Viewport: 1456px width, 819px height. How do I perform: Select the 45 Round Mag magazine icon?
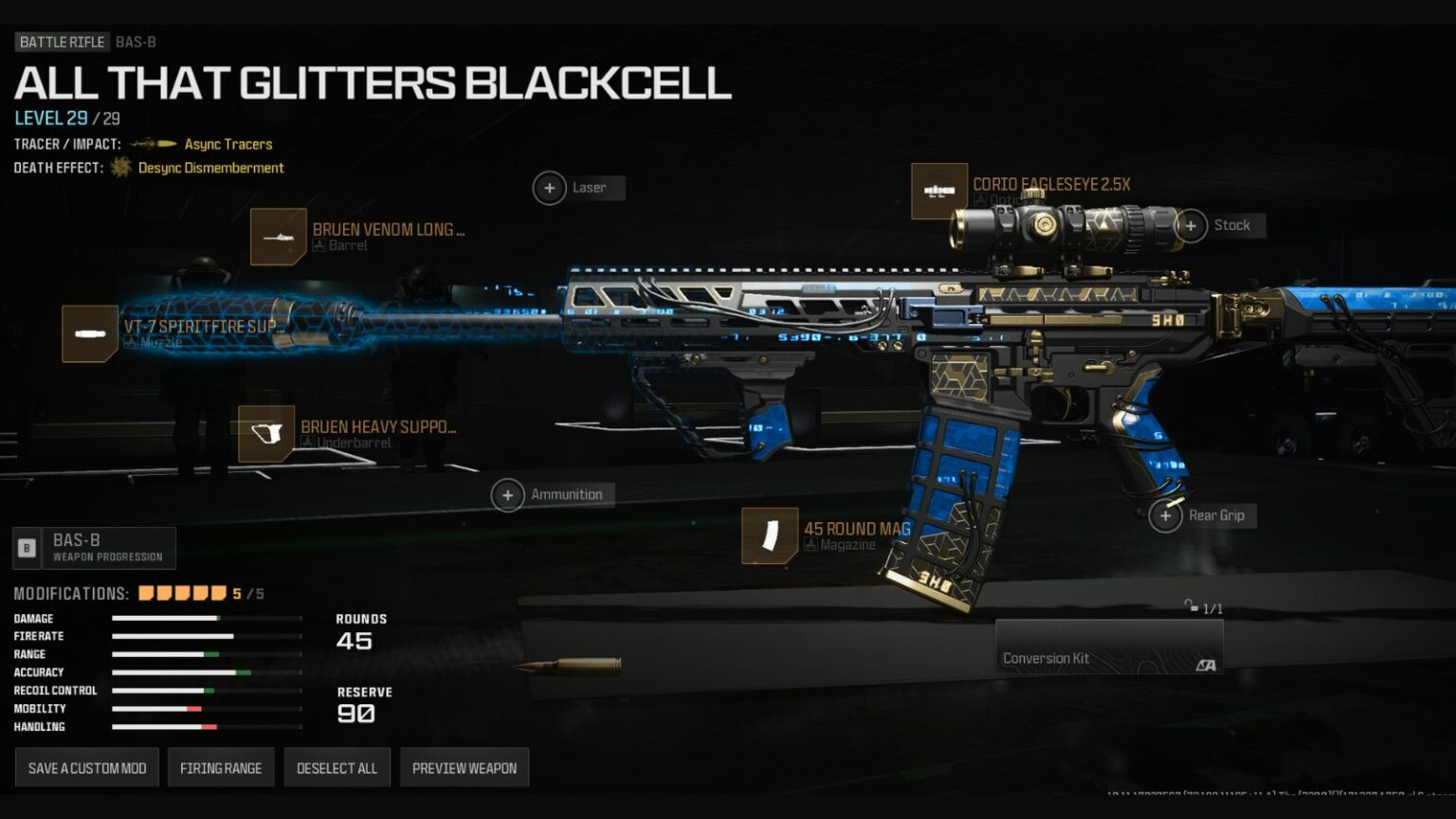768,536
